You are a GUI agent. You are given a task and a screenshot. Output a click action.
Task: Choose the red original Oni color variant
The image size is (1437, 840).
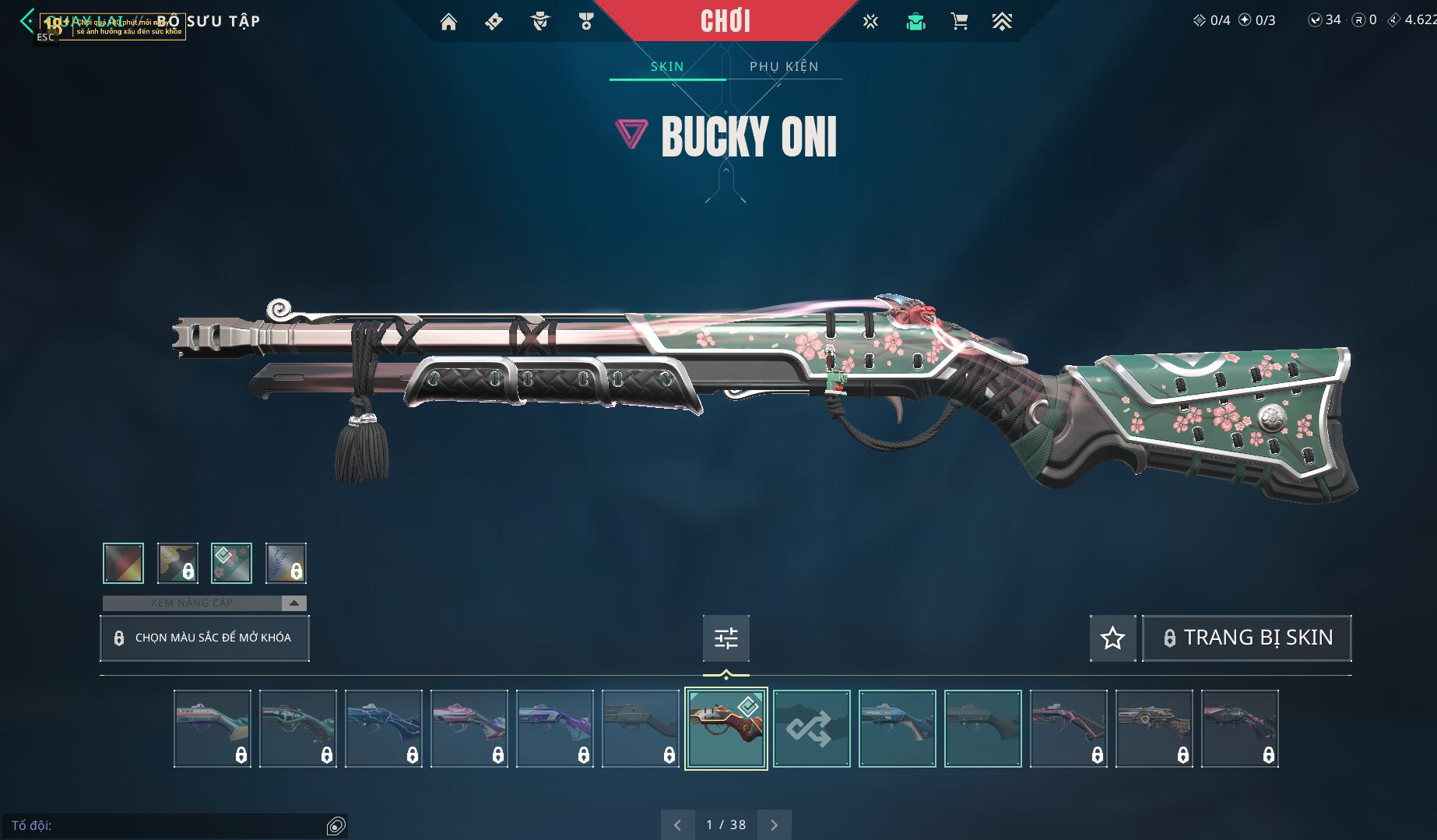pyautogui.click(x=123, y=563)
